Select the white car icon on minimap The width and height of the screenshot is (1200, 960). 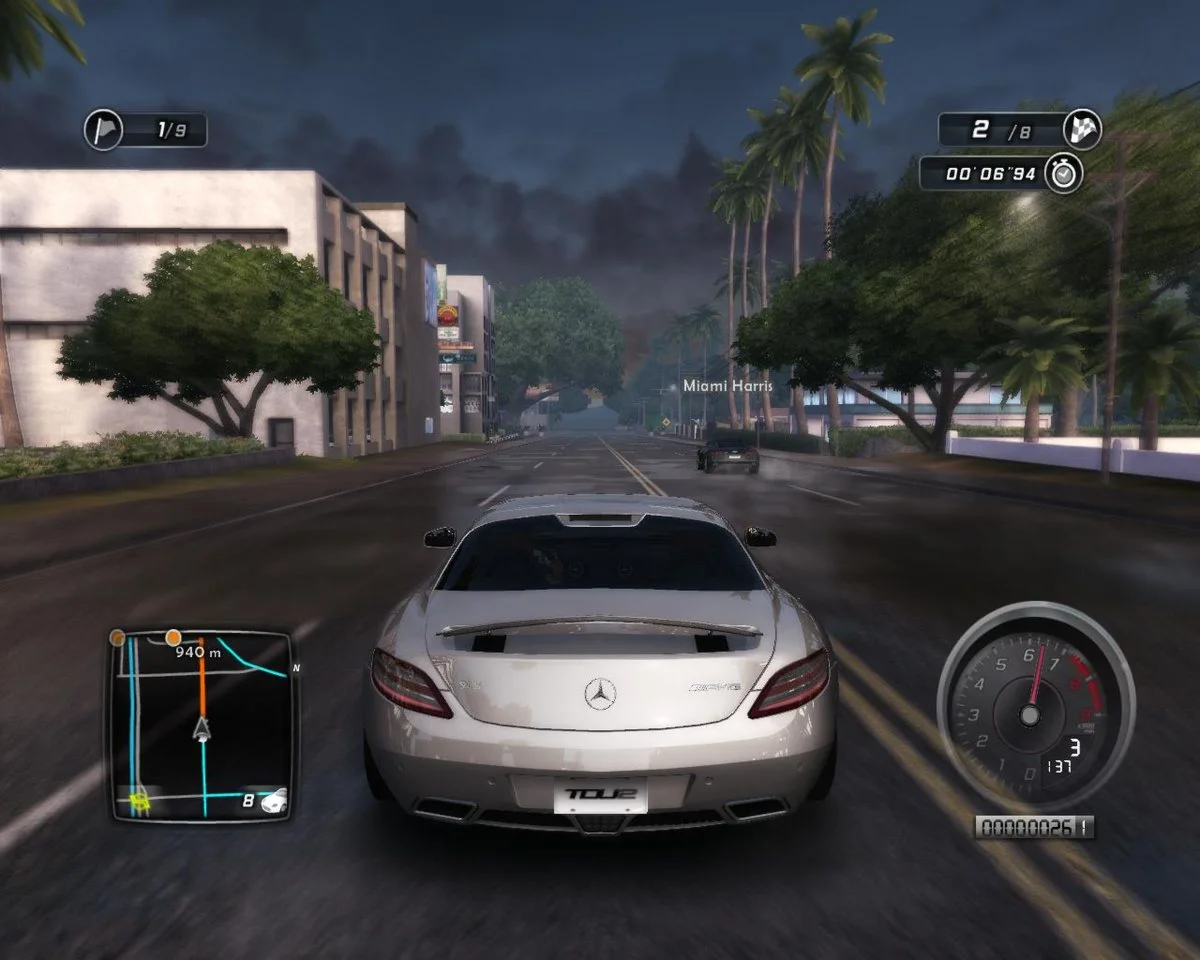click(x=273, y=800)
